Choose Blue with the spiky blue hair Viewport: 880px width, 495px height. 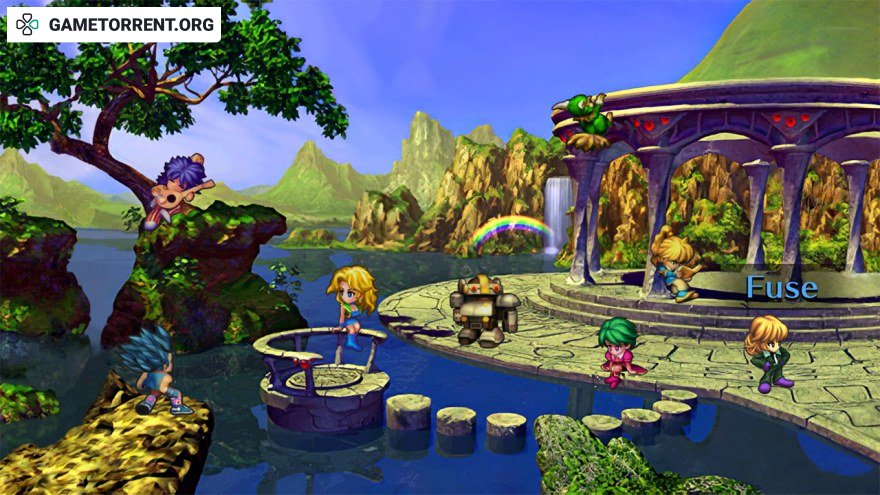[x=150, y=367]
